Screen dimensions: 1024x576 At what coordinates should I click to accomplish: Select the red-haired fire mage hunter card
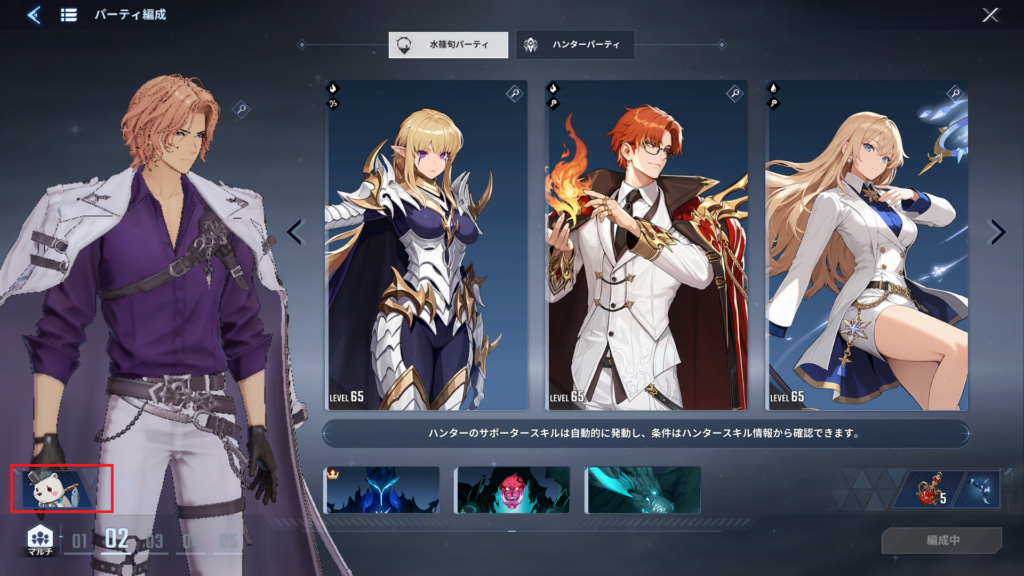pyautogui.click(x=647, y=245)
